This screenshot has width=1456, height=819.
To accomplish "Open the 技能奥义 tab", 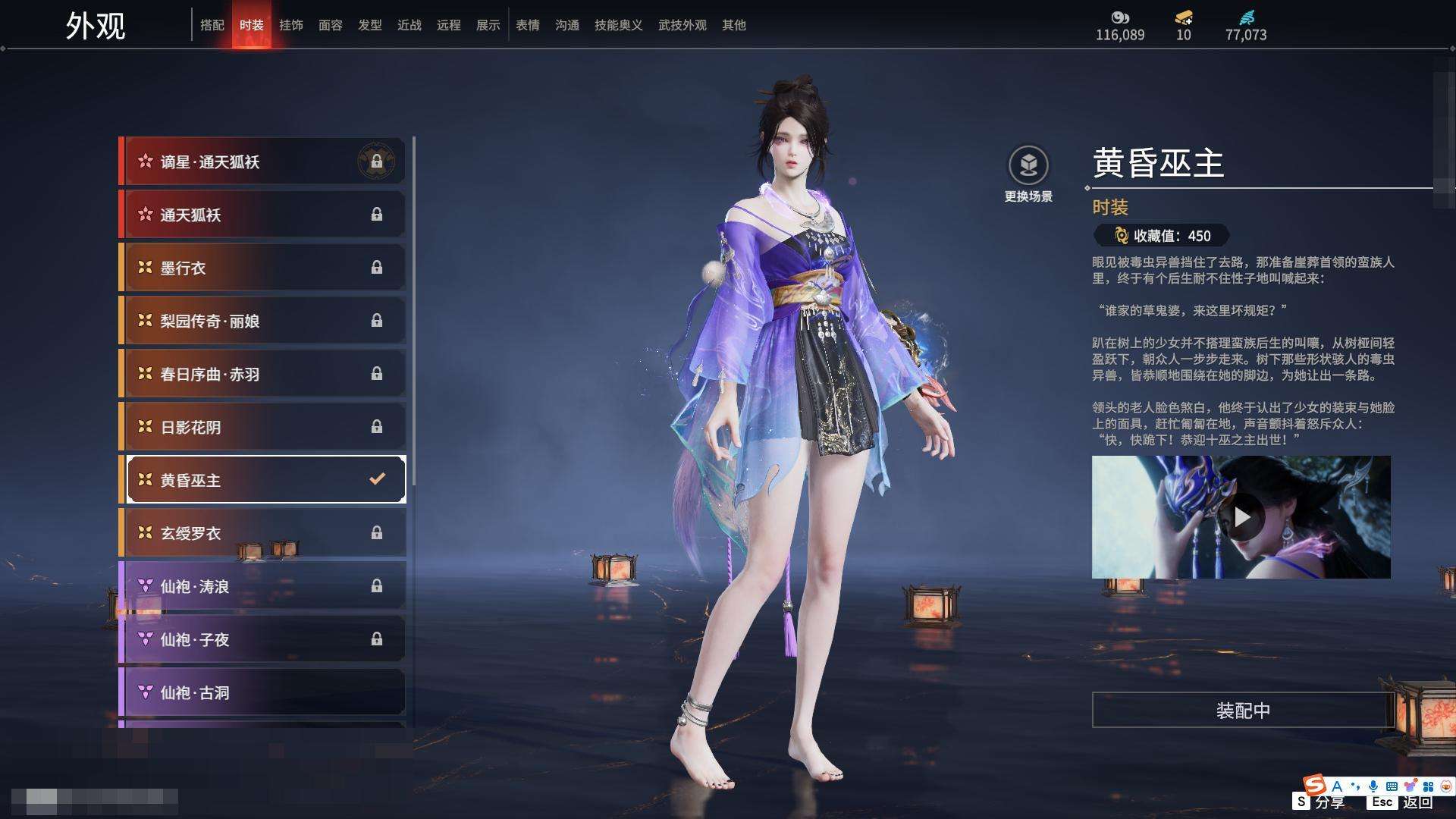I will coord(618,25).
